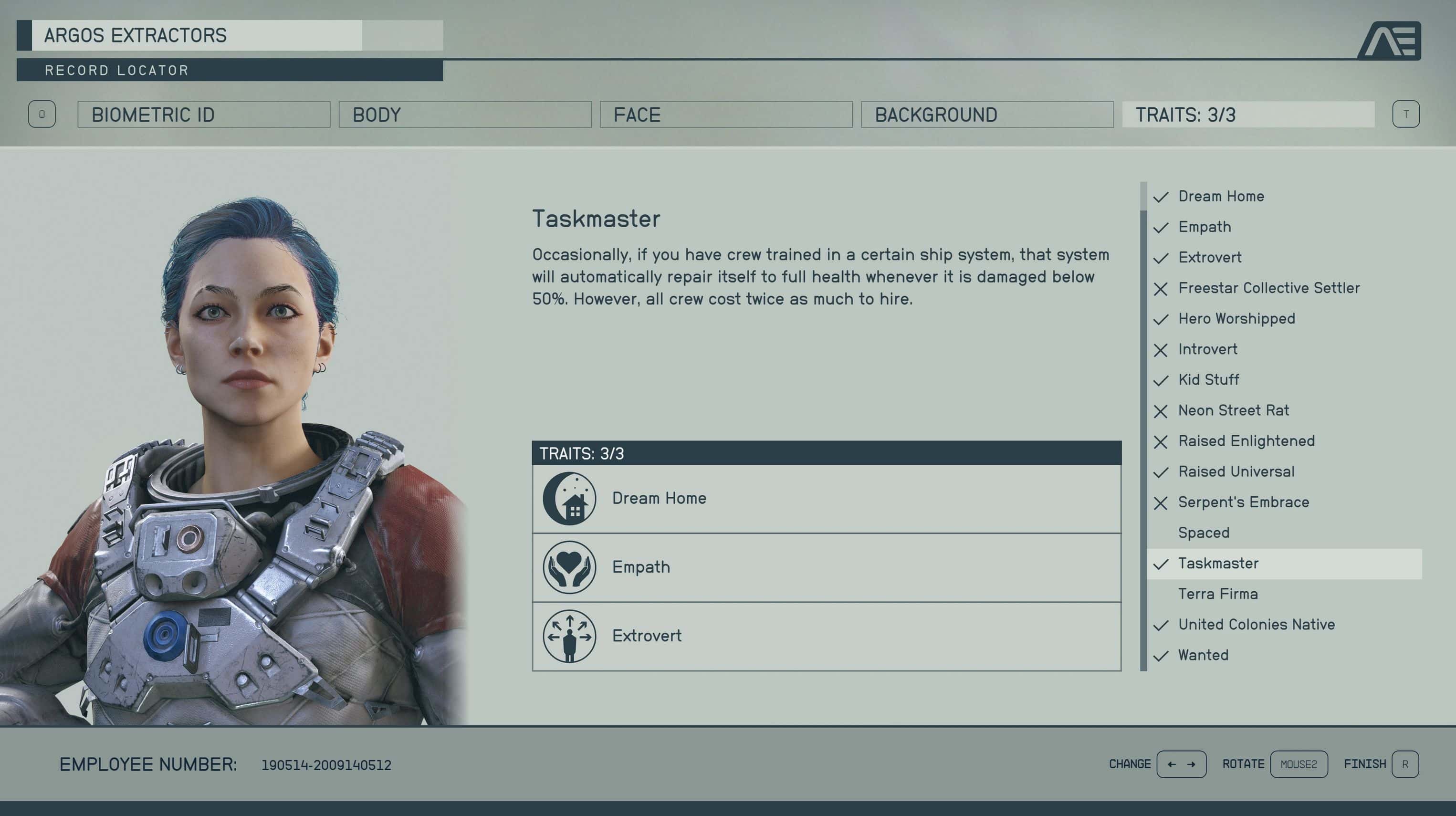Select the Hero Worshipped trait
This screenshot has width=1456, height=816.
coord(1236,319)
